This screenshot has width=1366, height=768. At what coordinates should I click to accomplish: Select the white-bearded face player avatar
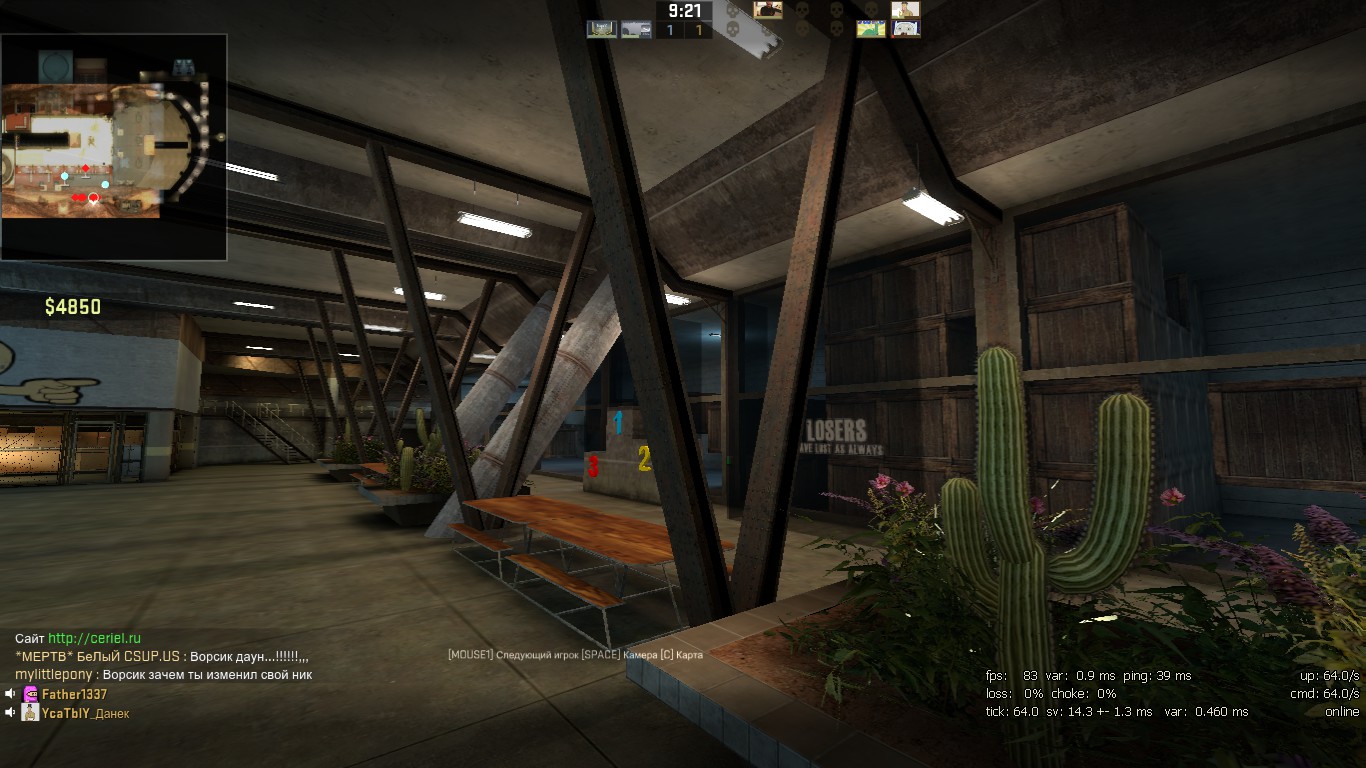click(906, 29)
